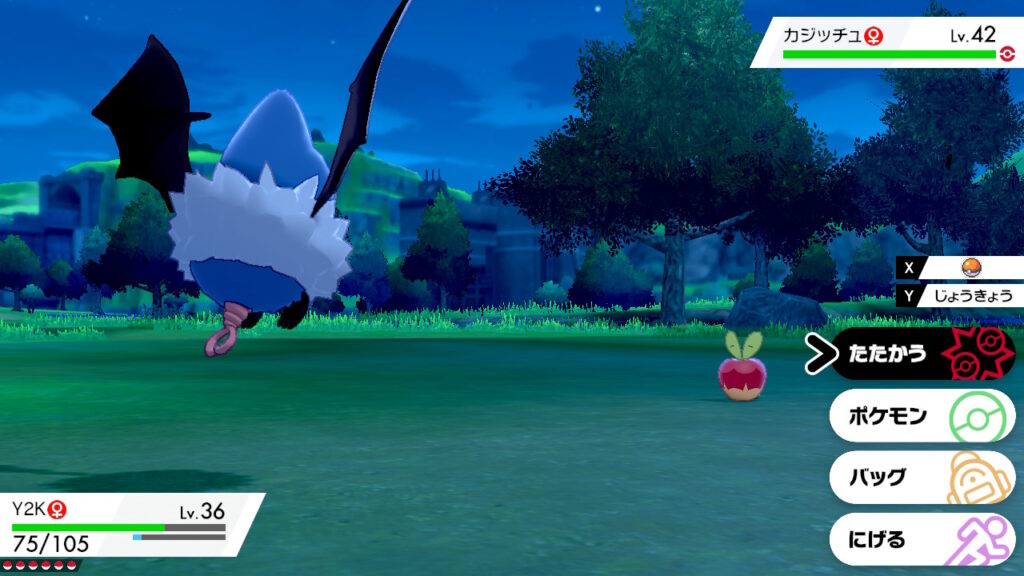Open the バッグ (Bag) menu

coord(922,478)
